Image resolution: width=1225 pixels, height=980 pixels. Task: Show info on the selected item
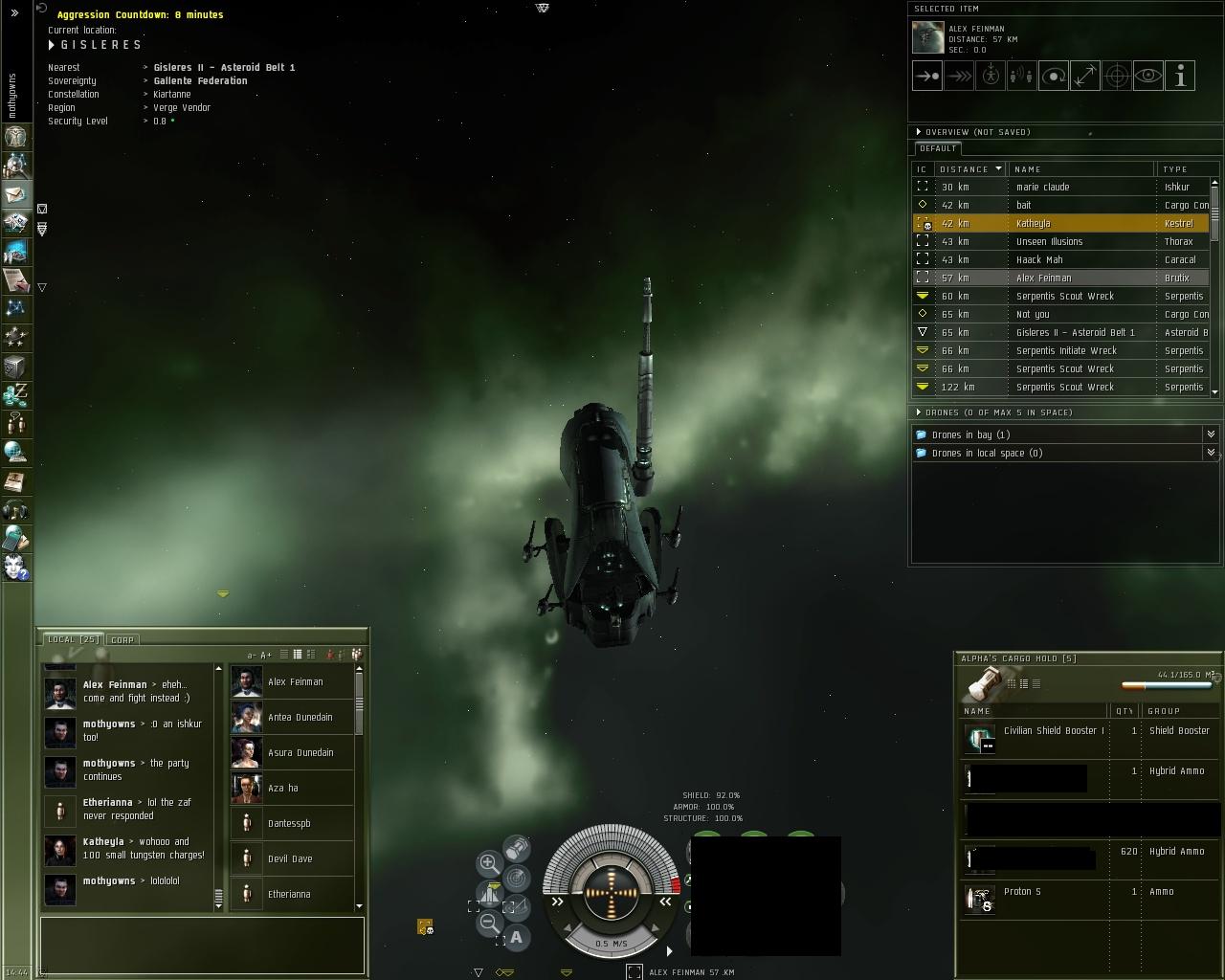pyautogui.click(x=1180, y=76)
